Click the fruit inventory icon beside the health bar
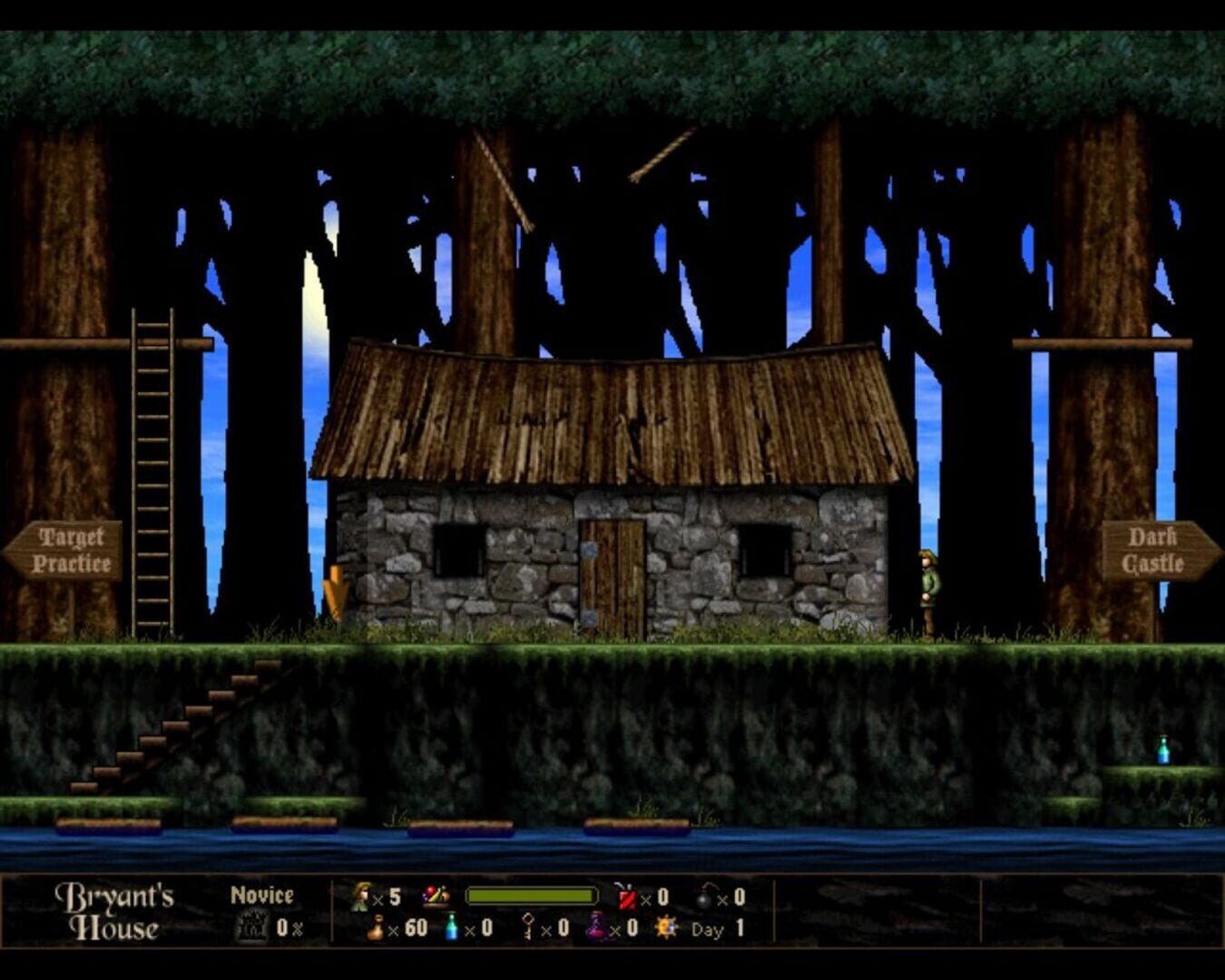Image resolution: width=1225 pixels, height=980 pixels. point(434,897)
